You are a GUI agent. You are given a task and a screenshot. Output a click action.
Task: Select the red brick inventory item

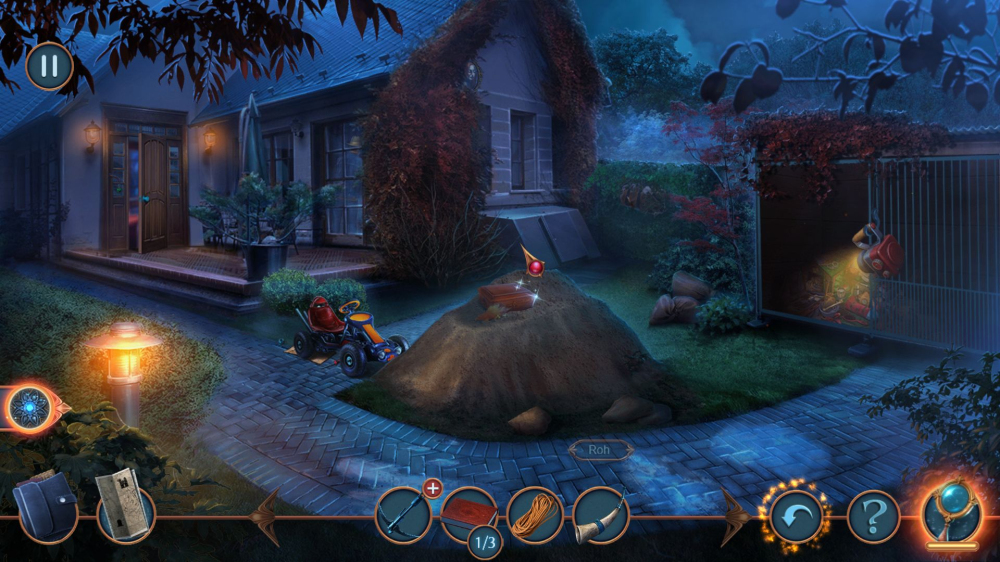click(x=469, y=513)
